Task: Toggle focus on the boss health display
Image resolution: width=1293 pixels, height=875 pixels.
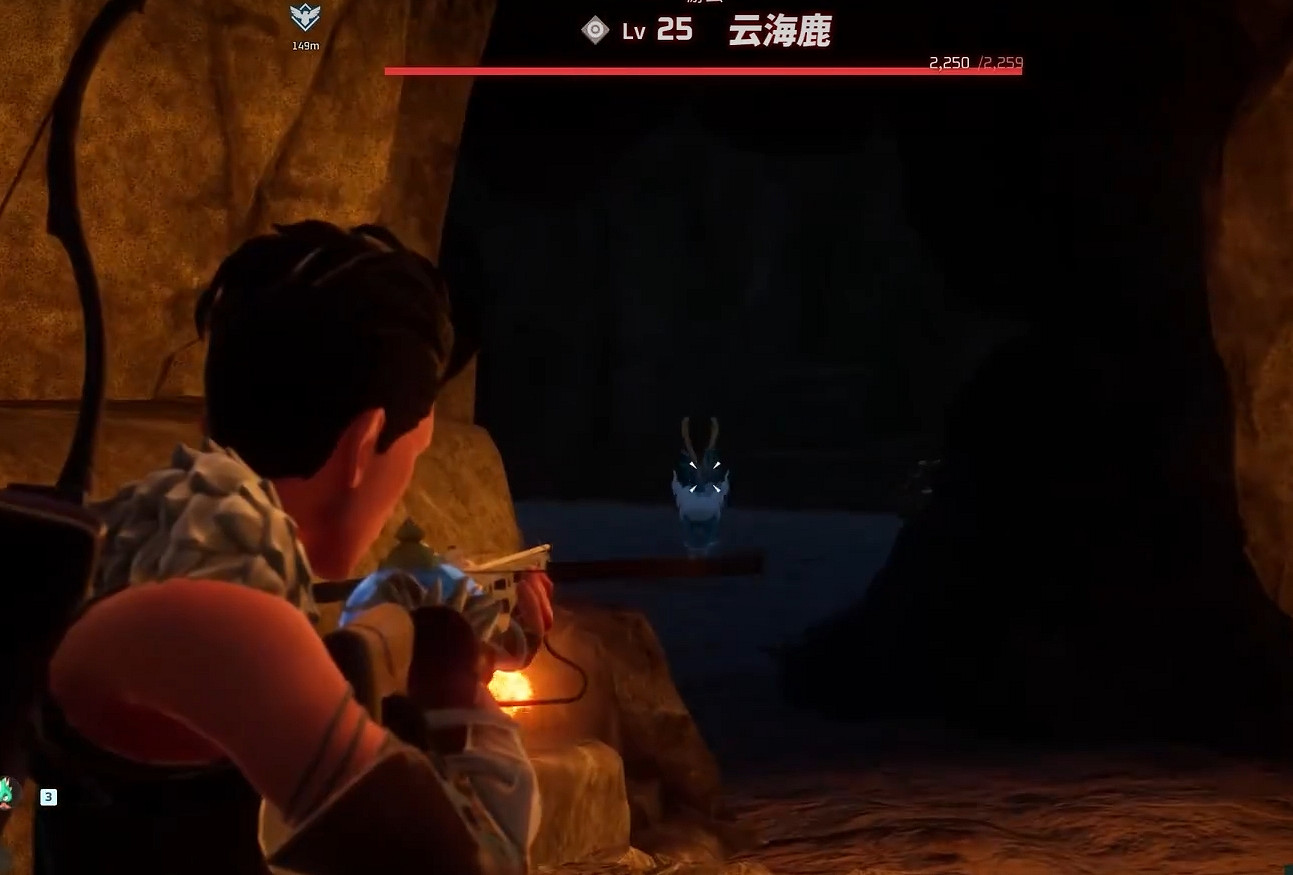Action: click(x=702, y=70)
